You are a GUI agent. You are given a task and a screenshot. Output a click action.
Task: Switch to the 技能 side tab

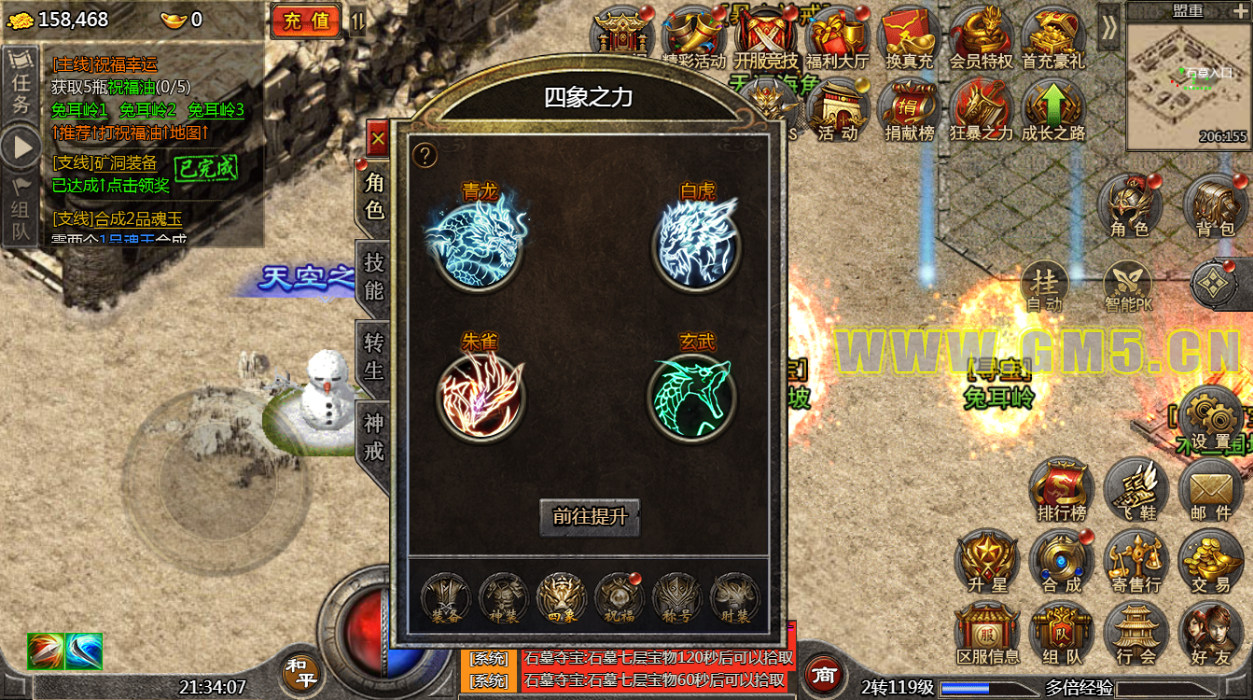pyautogui.click(x=374, y=275)
